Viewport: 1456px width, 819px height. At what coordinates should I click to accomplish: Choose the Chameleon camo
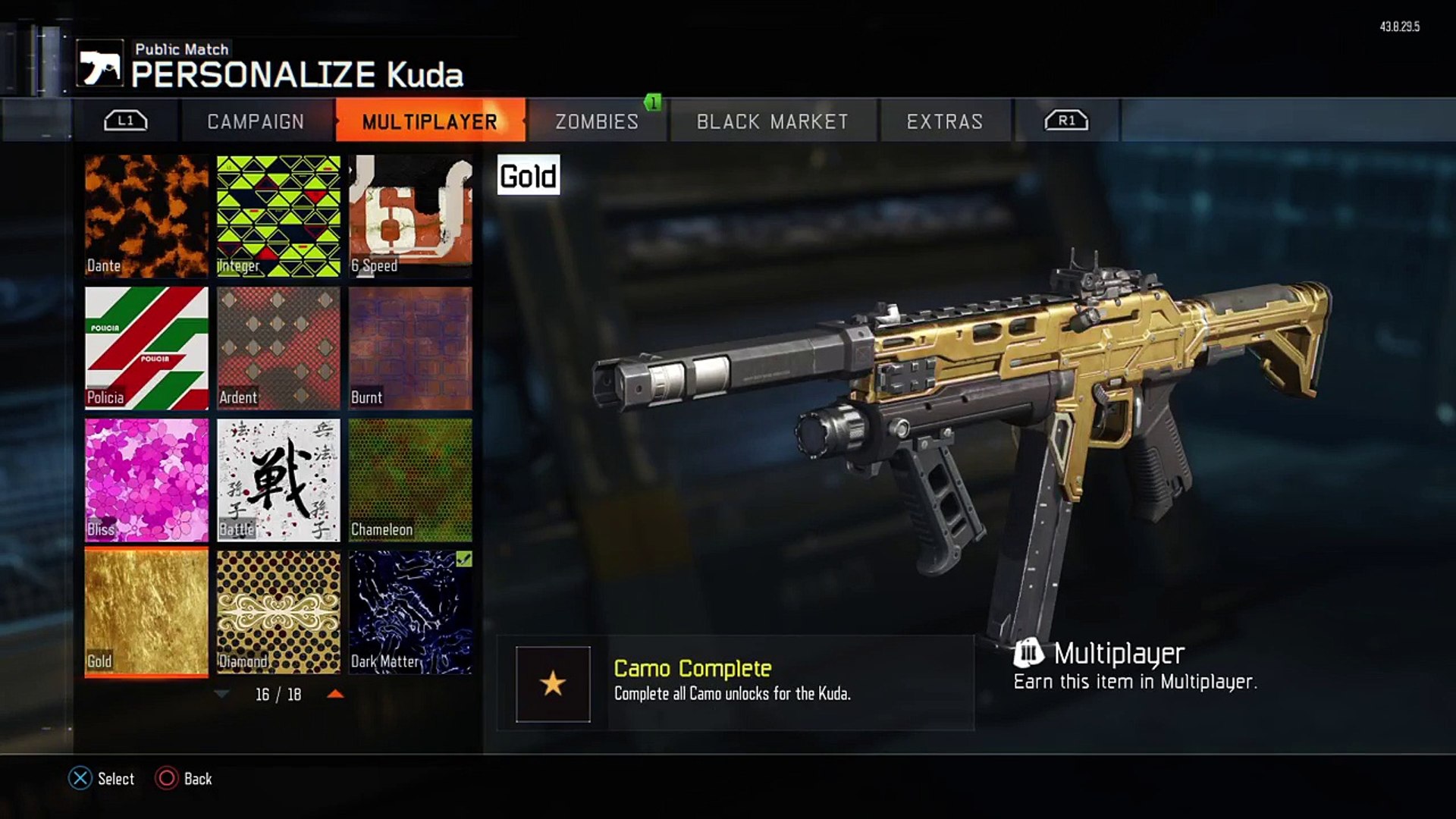coord(410,480)
